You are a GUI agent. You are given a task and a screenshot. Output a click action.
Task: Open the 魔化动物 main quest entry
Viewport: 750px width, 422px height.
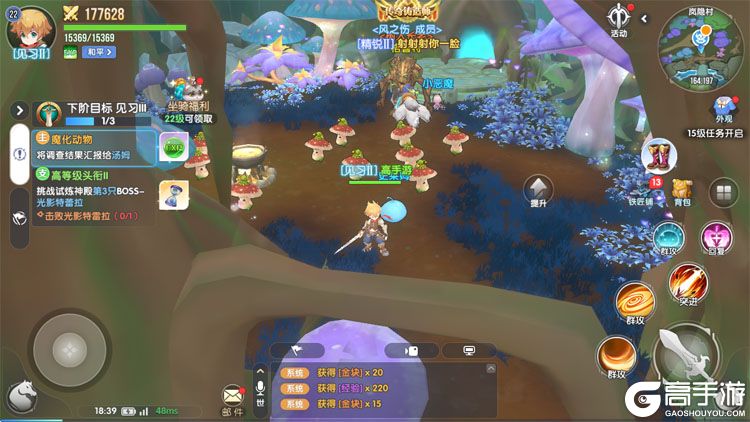click(x=85, y=146)
